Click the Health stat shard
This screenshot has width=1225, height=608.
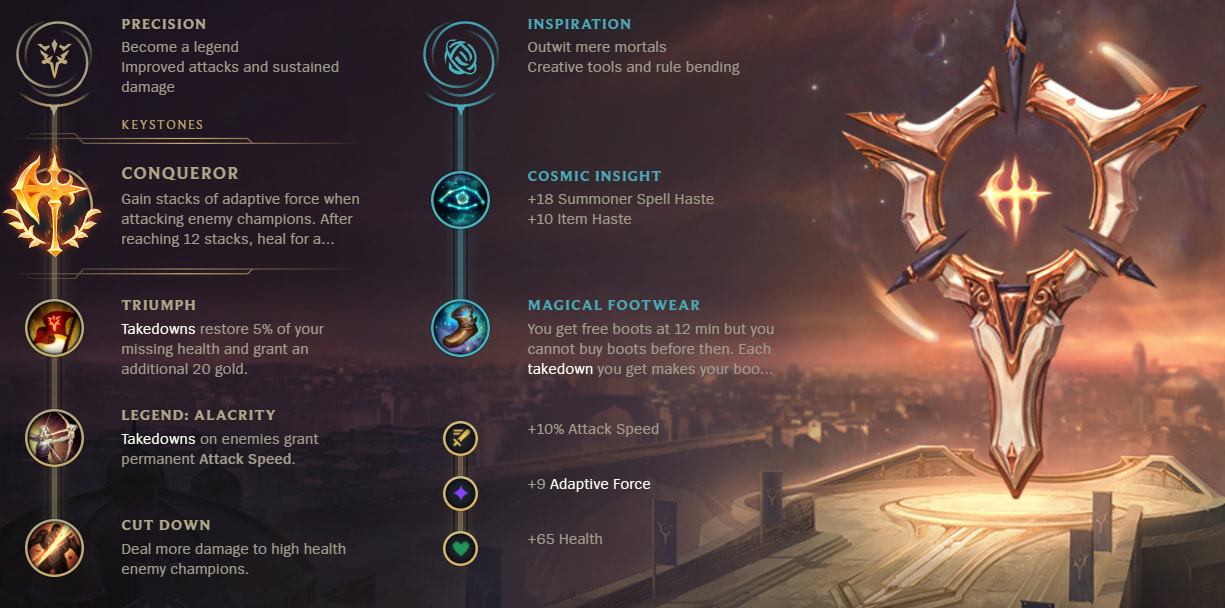click(x=461, y=548)
